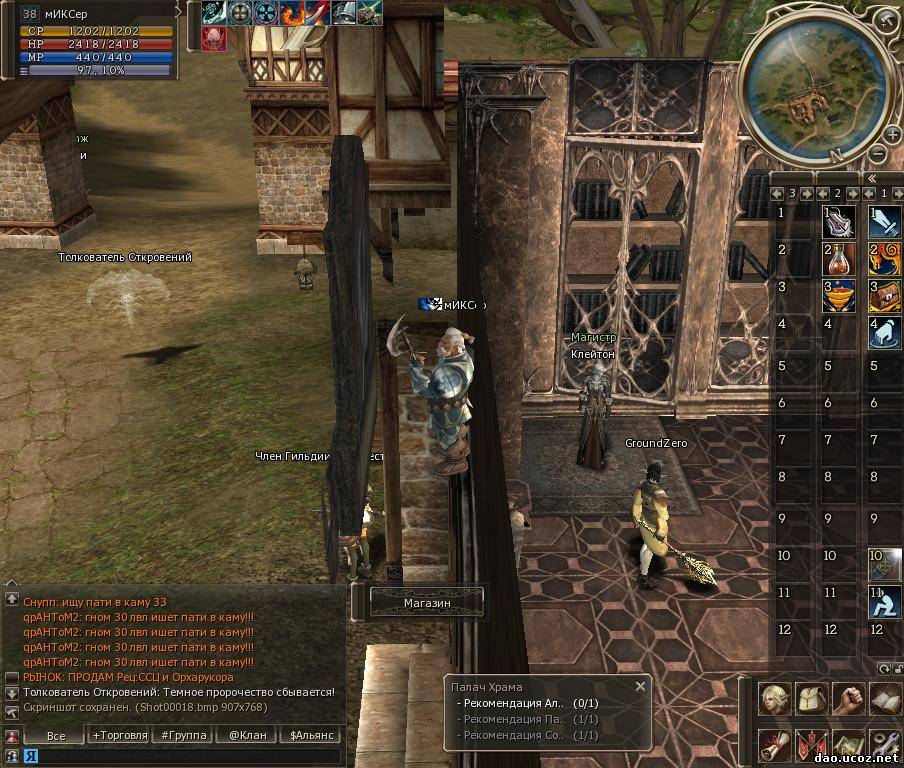Screen dimensions: 904x768
Task: Open the Магазин shop button
Action: 427,603
